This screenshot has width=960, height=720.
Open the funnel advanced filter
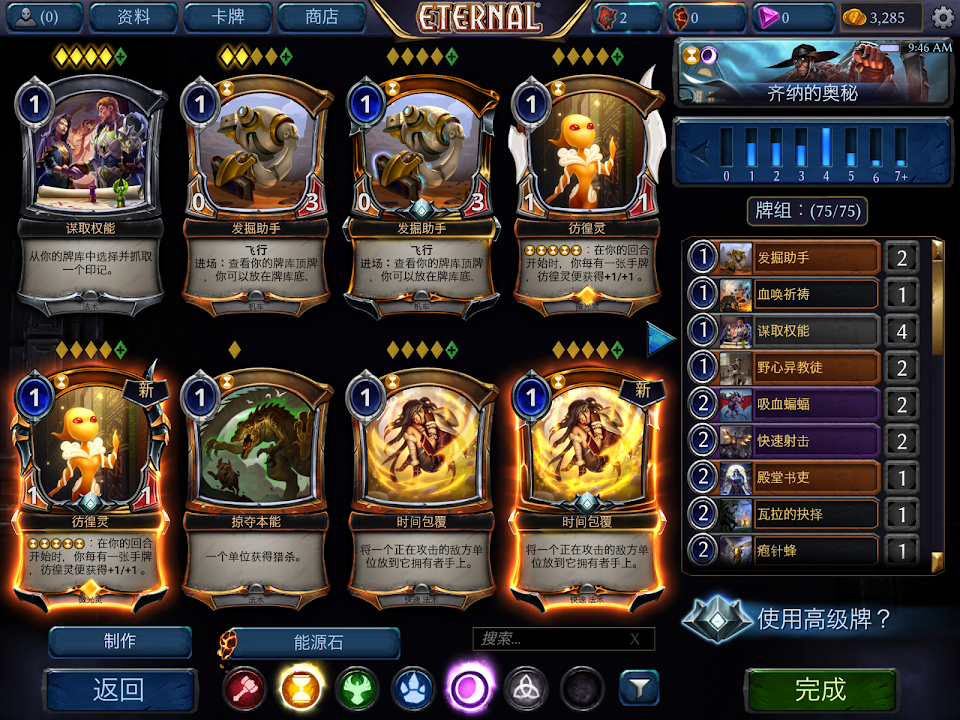[x=638, y=688]
